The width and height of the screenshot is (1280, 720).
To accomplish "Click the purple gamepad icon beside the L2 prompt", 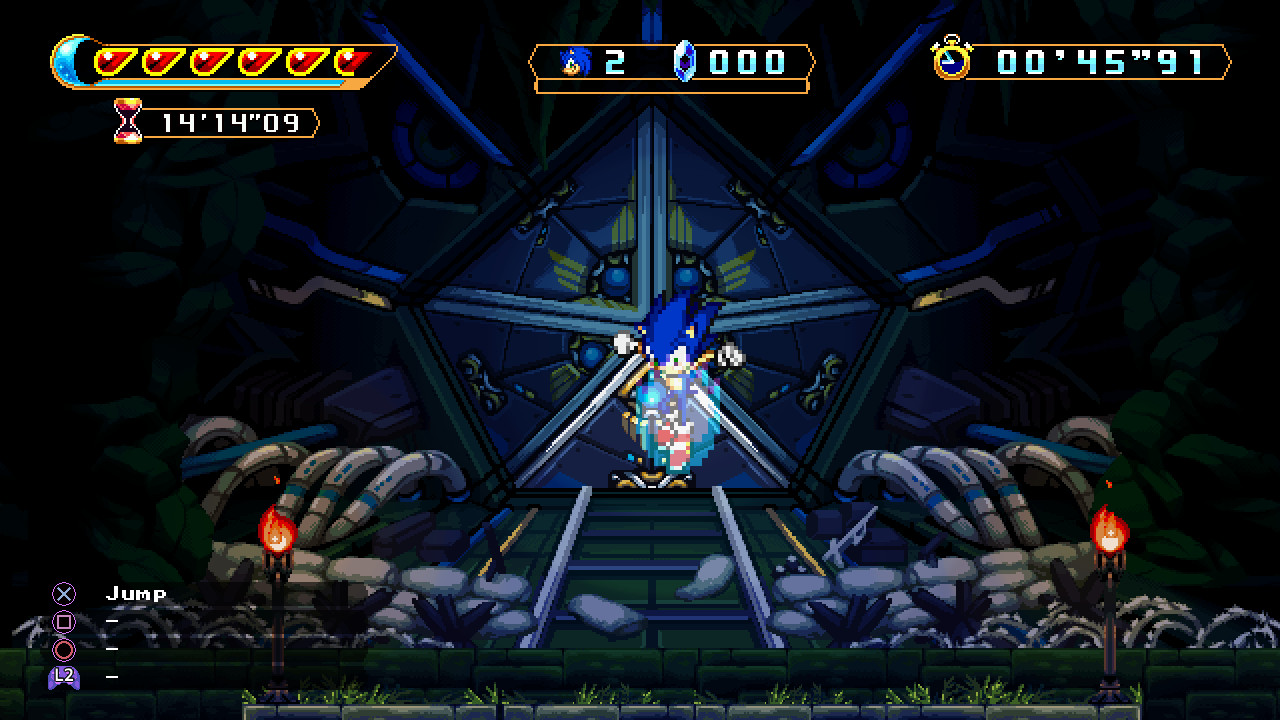I will pos(64,678).
